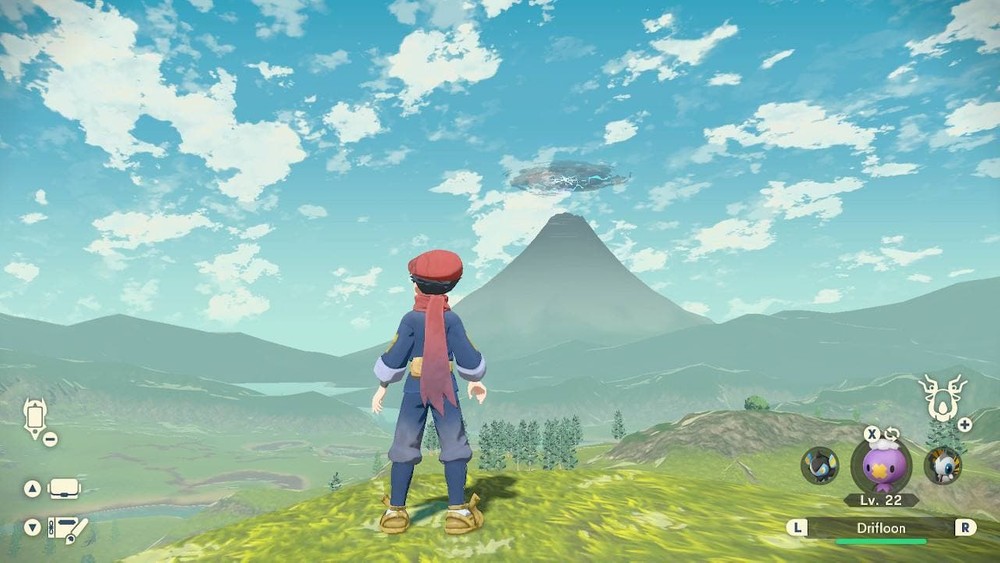The image size is (1000, 563).
Task: Open the Arc Phone map icon
Action: coord(37,417)
